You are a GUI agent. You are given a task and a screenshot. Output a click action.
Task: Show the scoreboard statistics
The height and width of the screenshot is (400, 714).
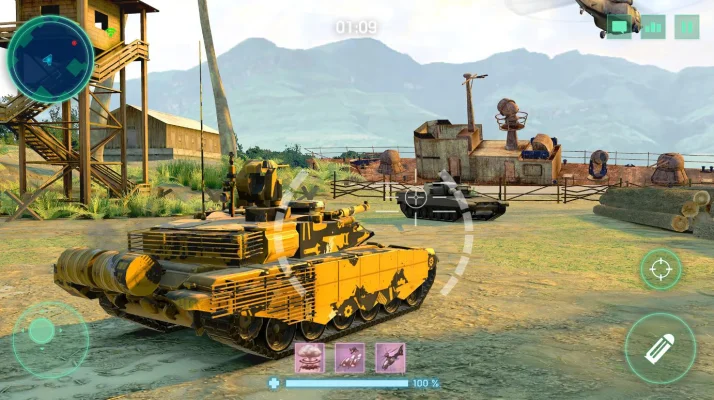(x=653, y=27)
